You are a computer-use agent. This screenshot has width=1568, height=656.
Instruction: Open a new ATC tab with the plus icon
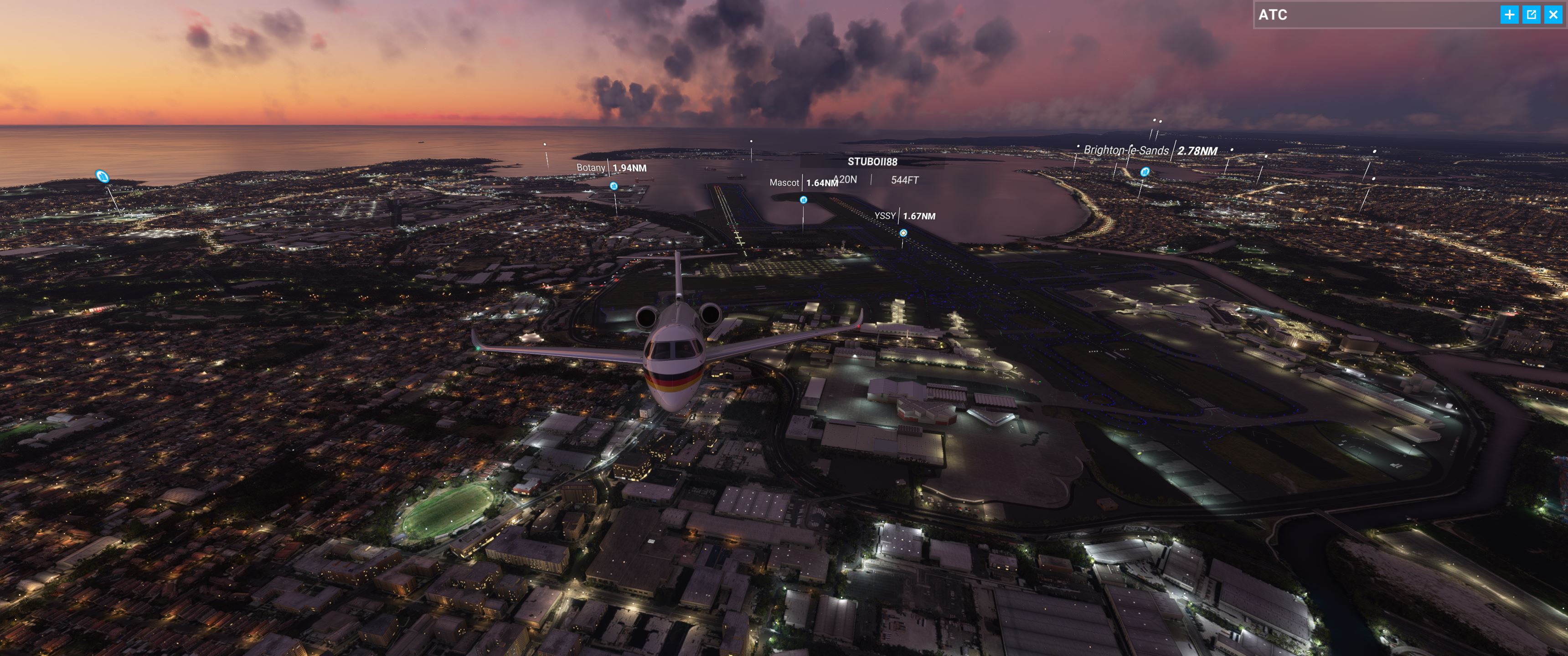point(1510,15)
